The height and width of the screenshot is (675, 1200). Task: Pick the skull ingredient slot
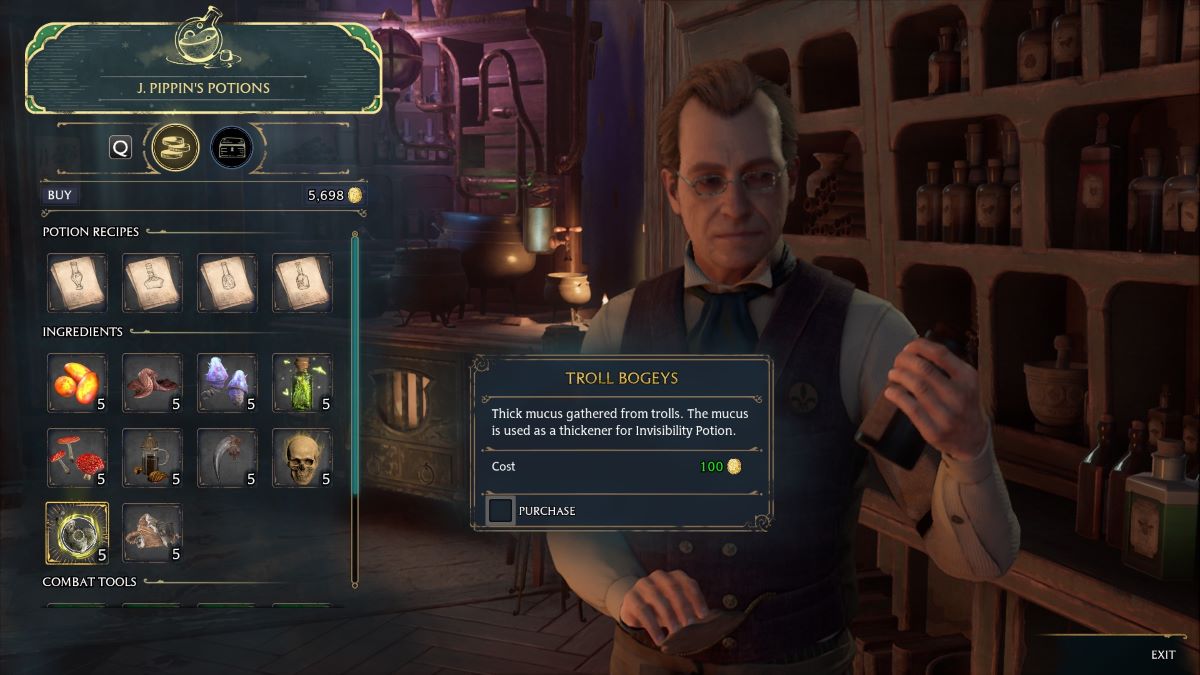302,458
